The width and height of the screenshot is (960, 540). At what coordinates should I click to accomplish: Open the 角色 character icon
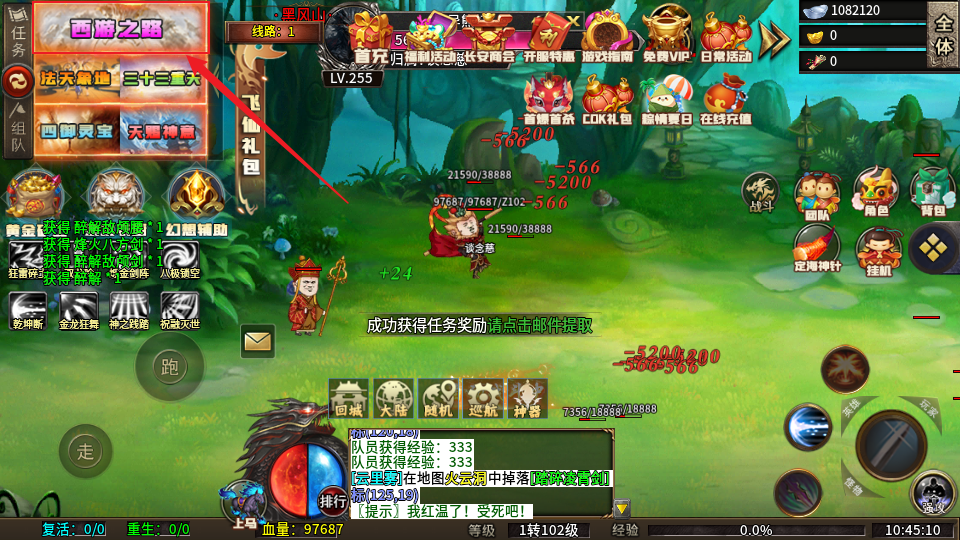point(876,192)
